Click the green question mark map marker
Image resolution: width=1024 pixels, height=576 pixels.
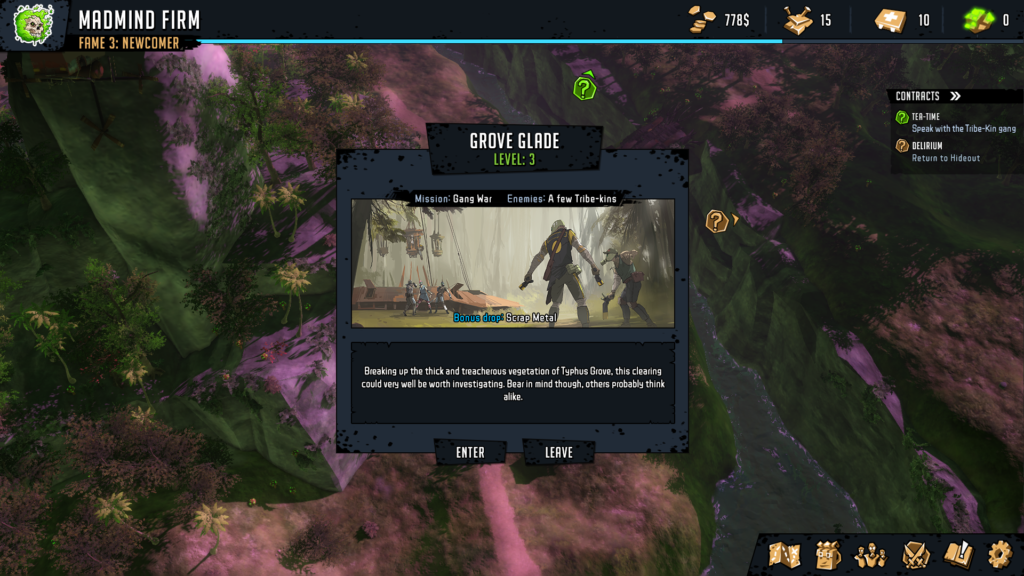click(x=585, y=87)
